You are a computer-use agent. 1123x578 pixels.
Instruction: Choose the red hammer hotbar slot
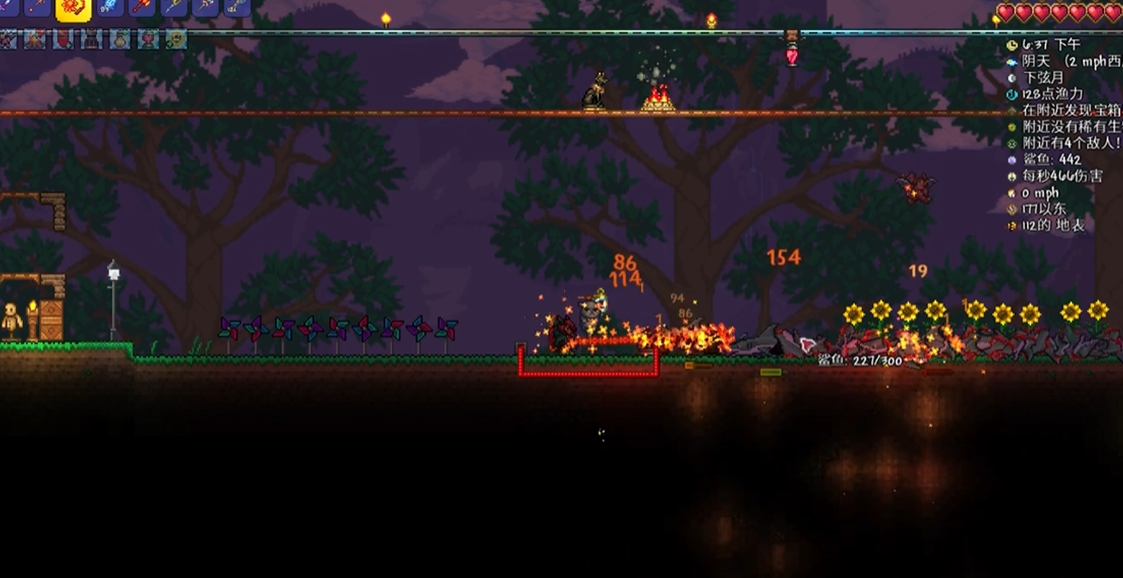pos(141,6)
